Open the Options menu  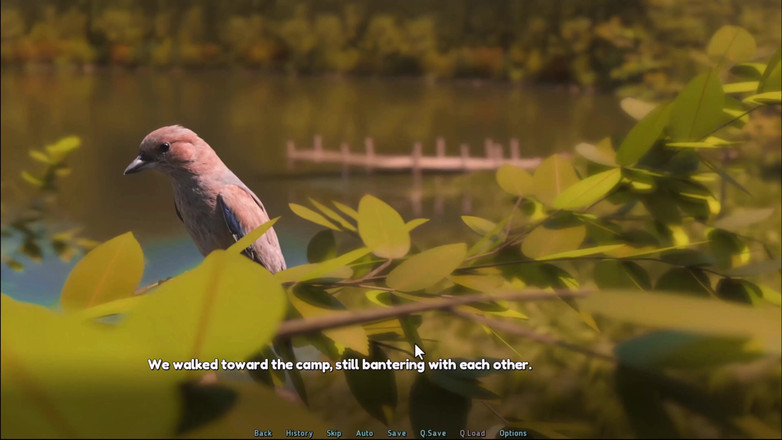pos(513,433)
